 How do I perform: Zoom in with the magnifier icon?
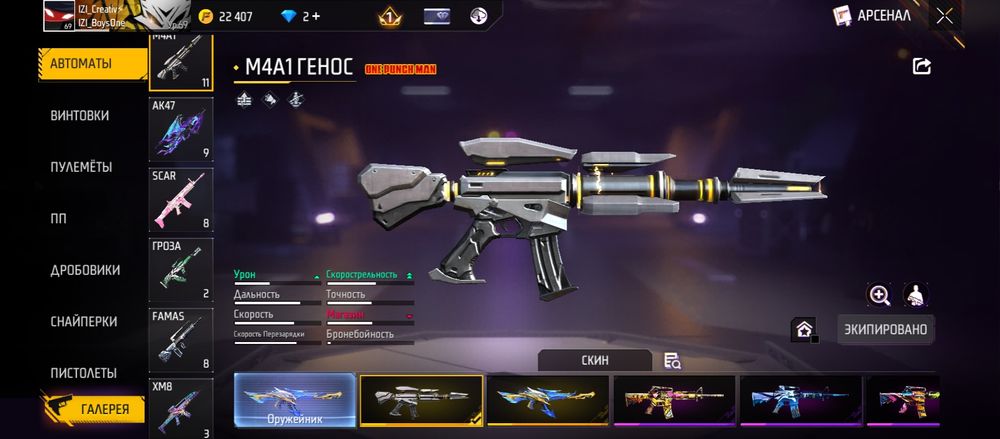click(880, 294)
